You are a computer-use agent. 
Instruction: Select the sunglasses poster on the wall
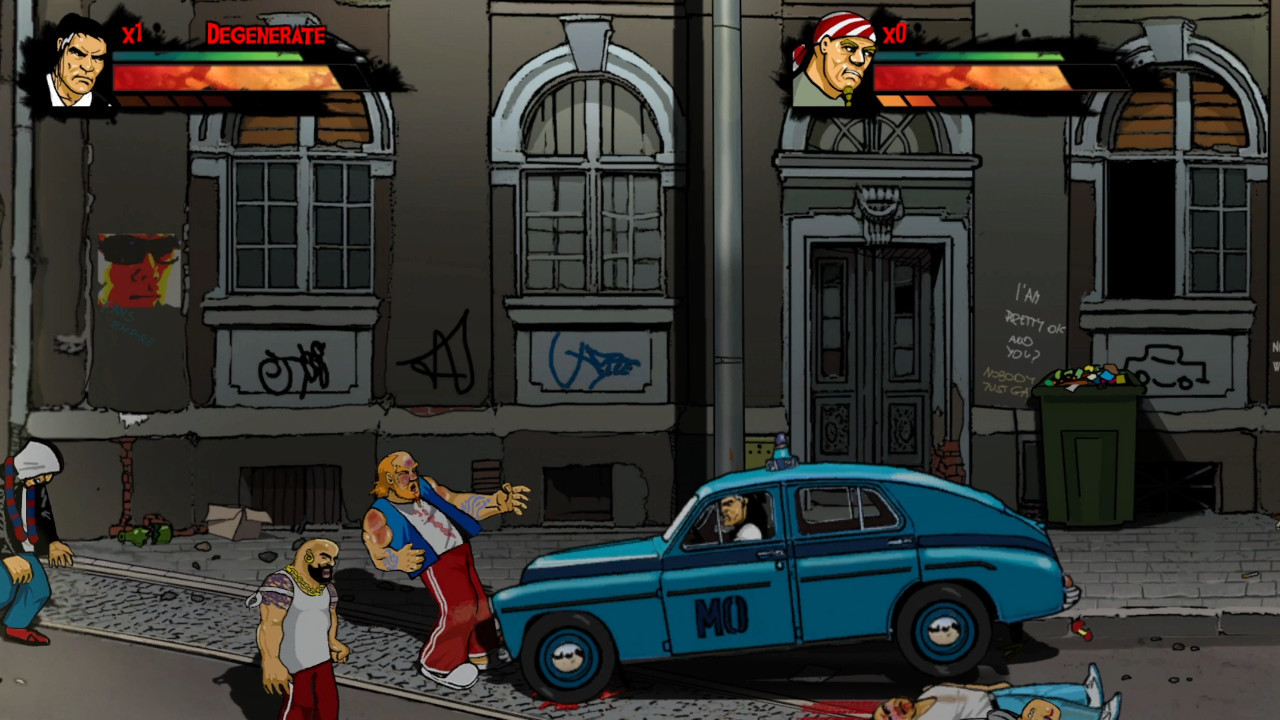click(x=140, y=270)
